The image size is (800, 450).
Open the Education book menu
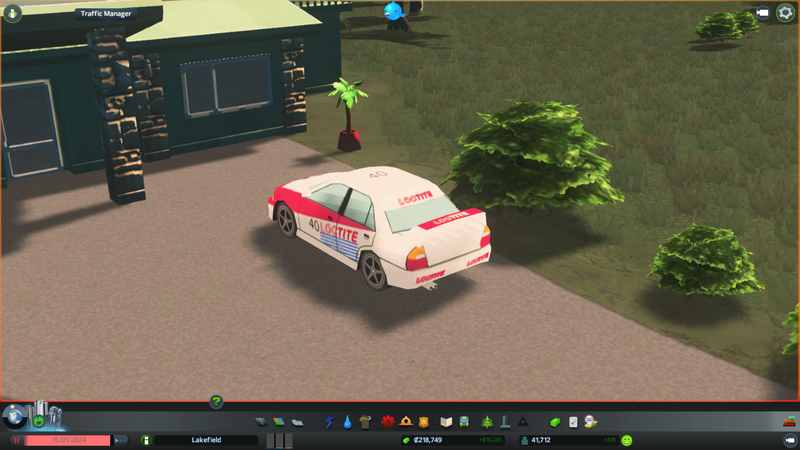(447, 422)
